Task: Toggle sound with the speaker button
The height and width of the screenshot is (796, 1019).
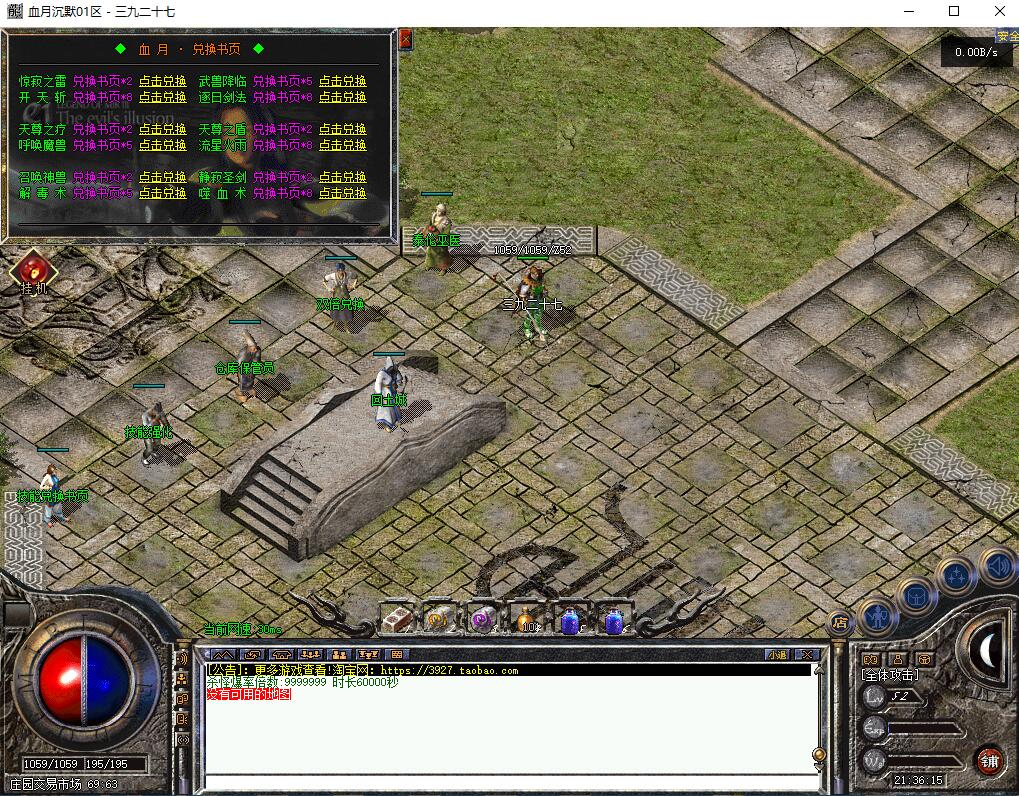Action: tap(996, 566)
